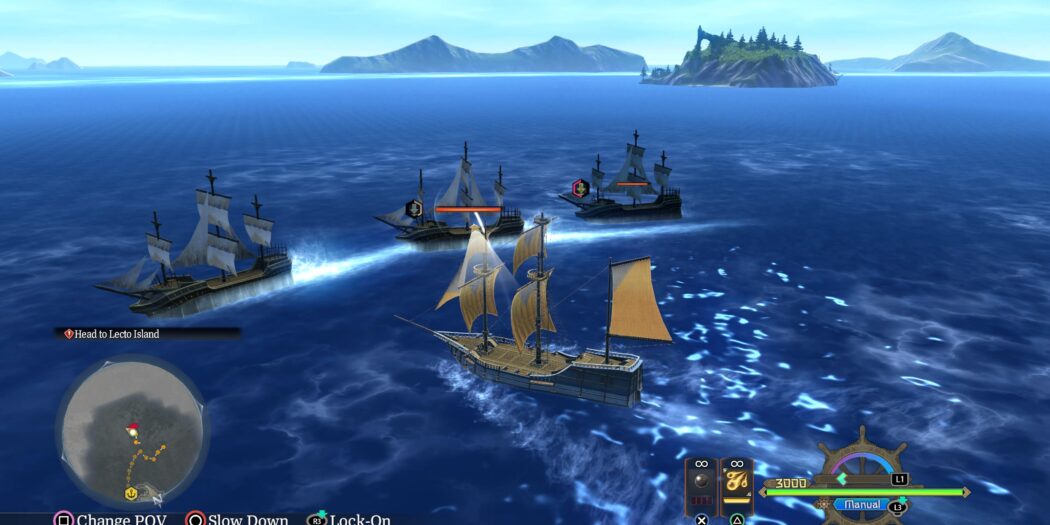Select the skull target marker on the middle enemy ship
Screen dimensions: 1050x525
(x=413, y=208)
